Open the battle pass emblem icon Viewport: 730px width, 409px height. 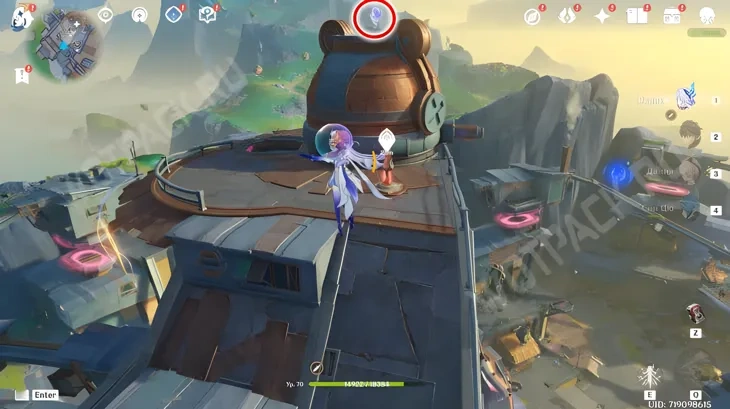point(567,16)
